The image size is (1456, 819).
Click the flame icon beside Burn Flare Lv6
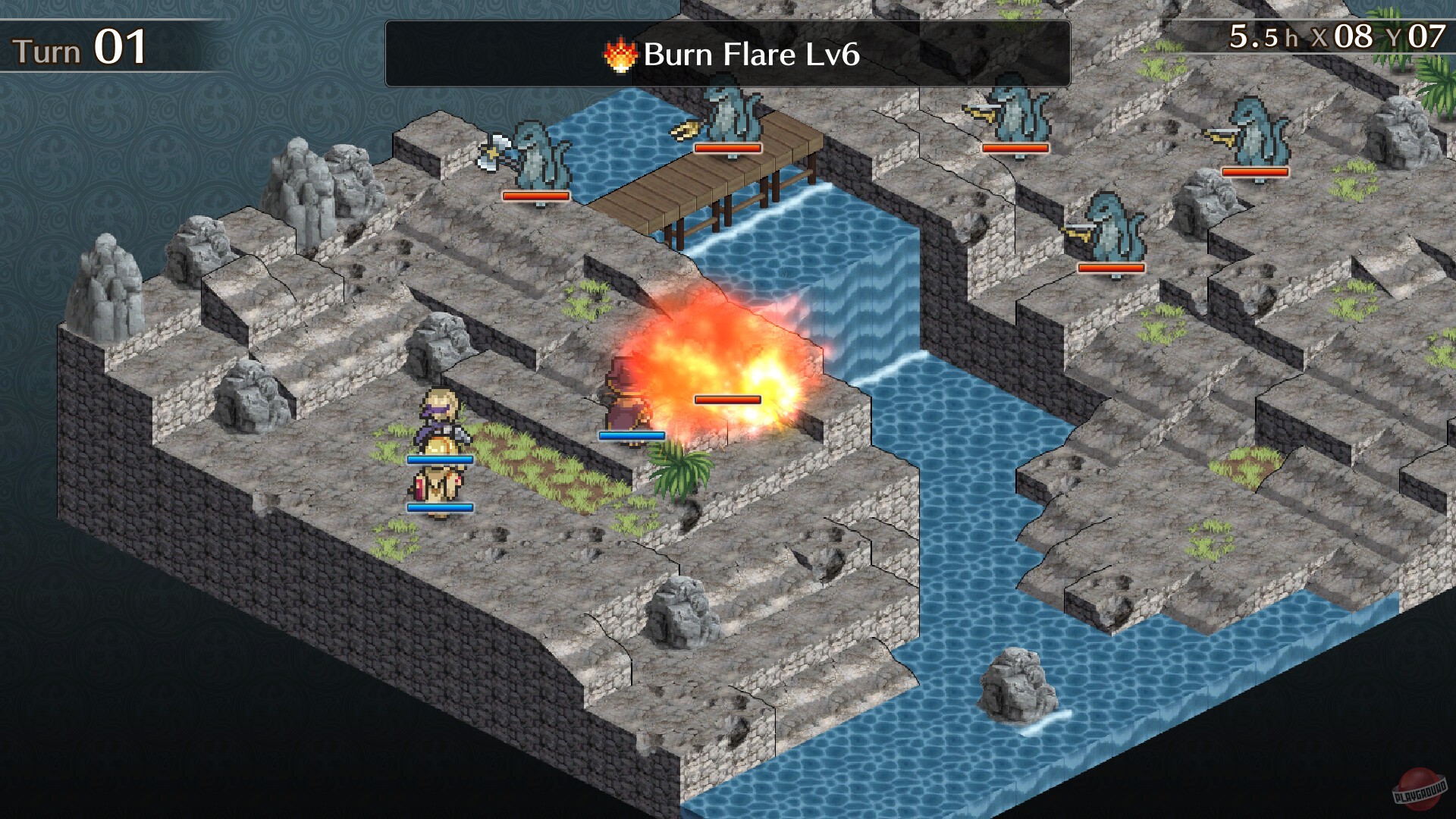pyautogui.click(x=619, y=55)
